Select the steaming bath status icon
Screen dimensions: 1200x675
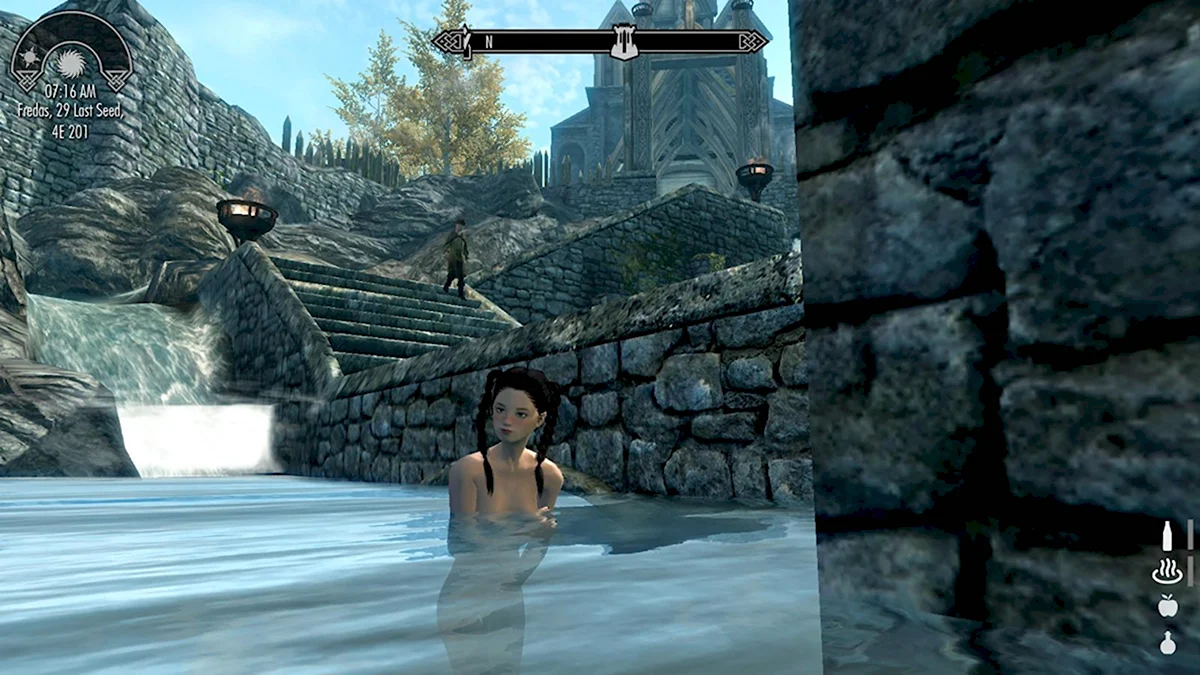click(x=1166, y=572)
